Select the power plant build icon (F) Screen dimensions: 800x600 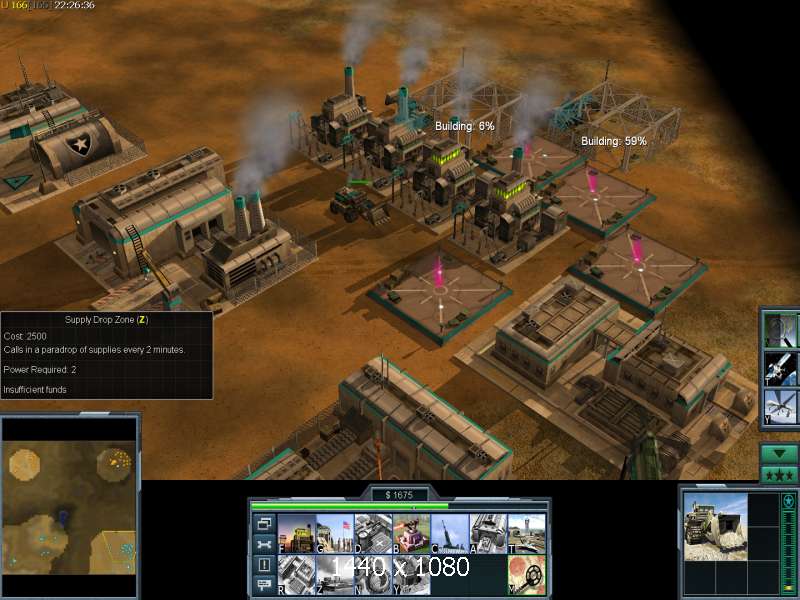296,533
